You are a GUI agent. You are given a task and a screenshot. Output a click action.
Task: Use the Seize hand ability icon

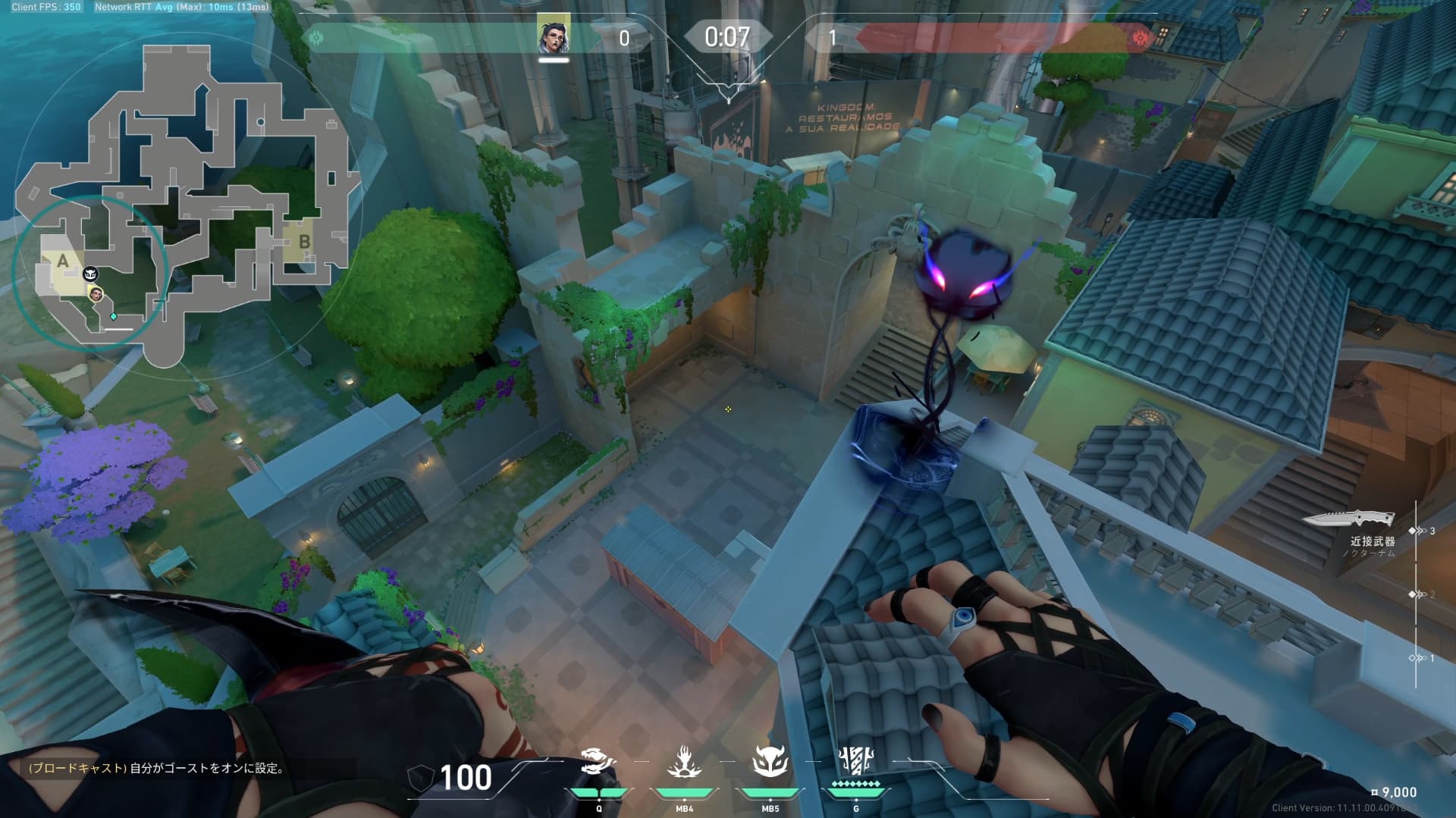pos(684,762)
